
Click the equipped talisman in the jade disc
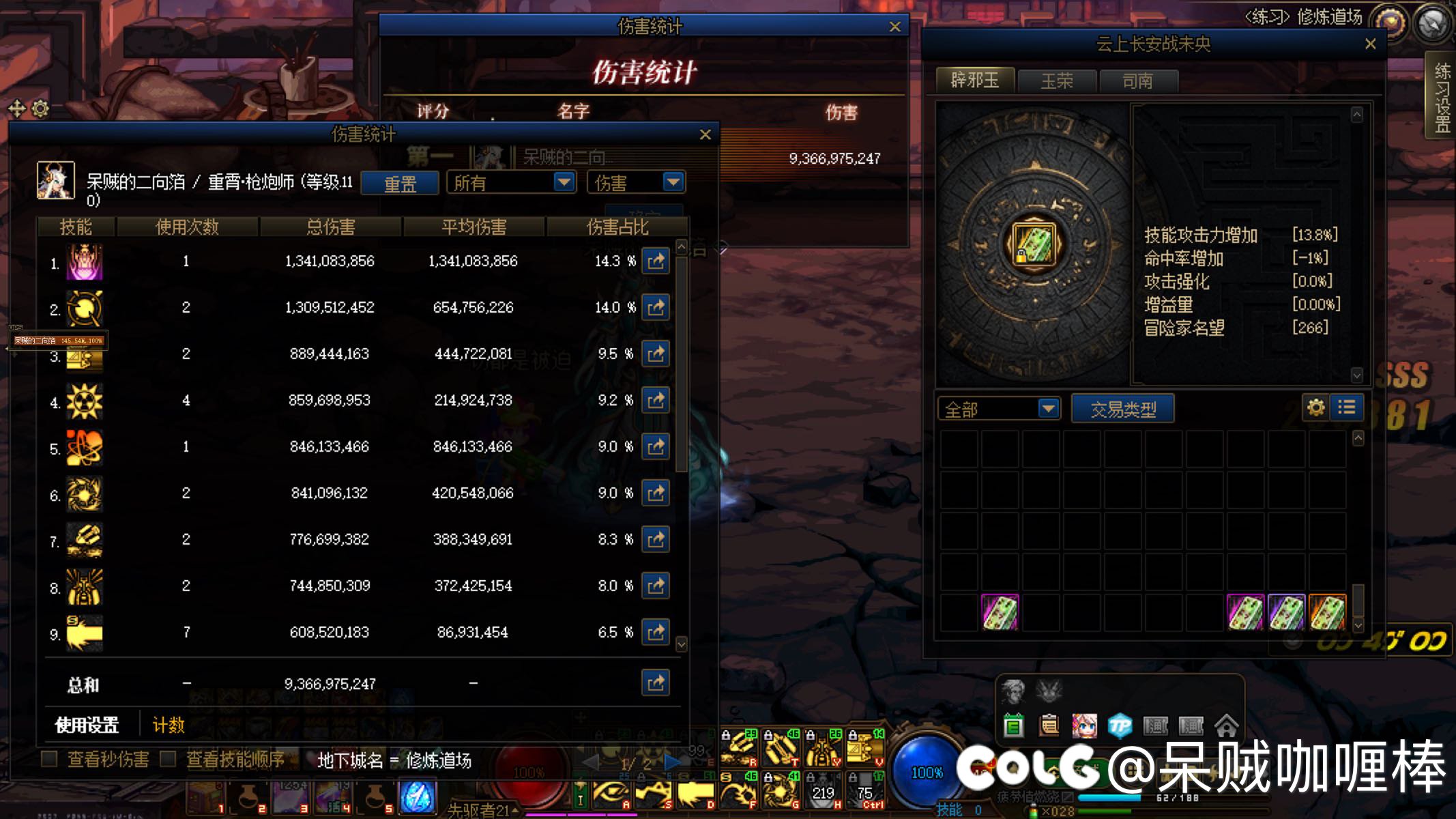[1034, 244]
